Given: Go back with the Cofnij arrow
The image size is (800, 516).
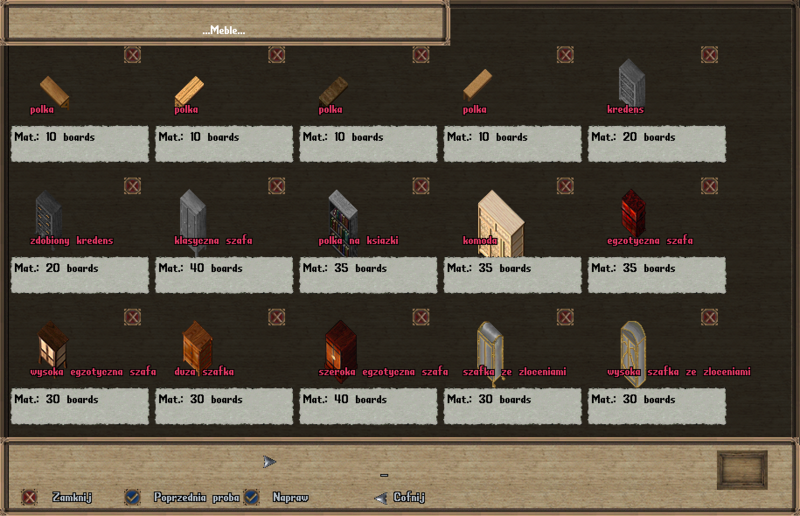Looking at the screenshot, I should click(x=380, y=497).
